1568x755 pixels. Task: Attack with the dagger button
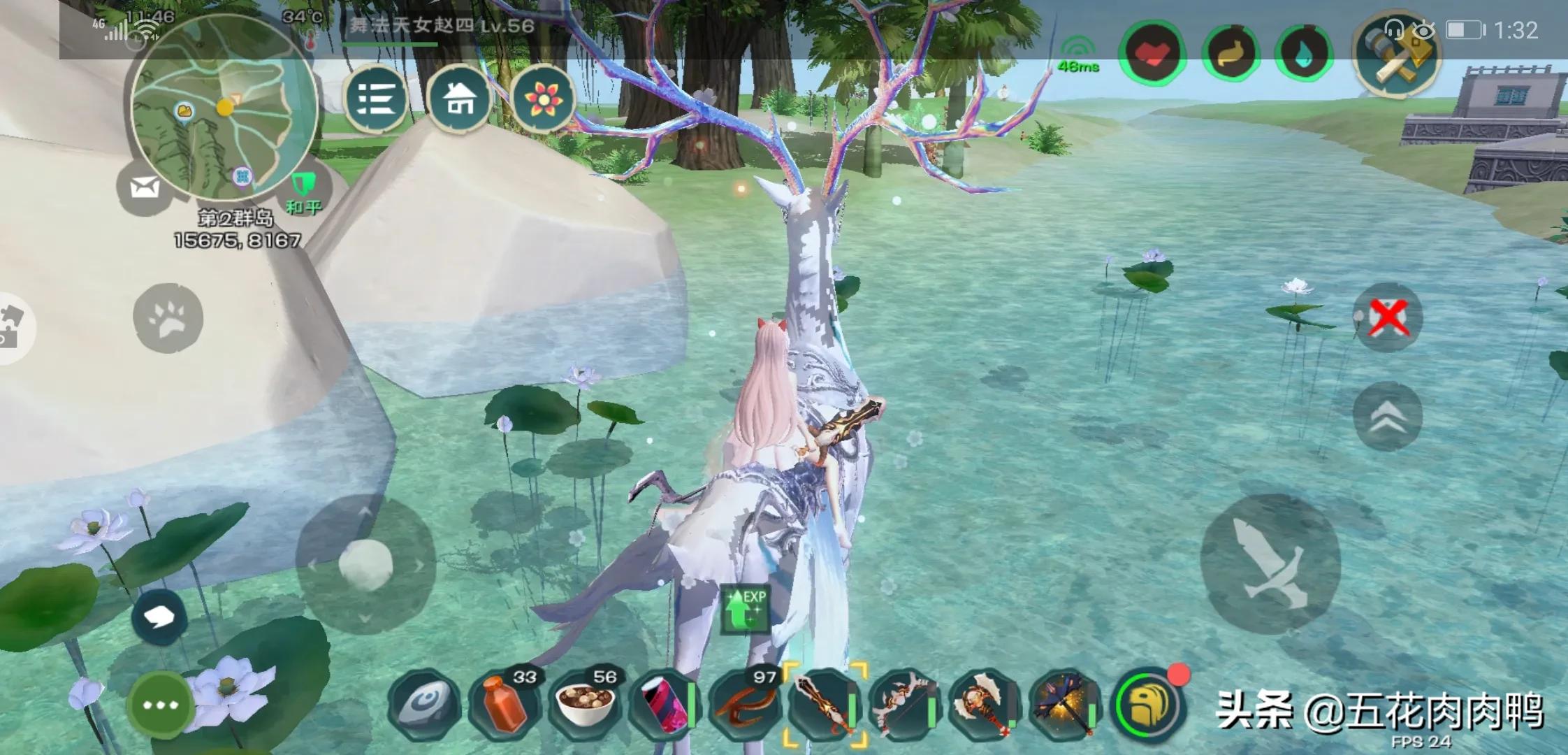pos(1270,563)
